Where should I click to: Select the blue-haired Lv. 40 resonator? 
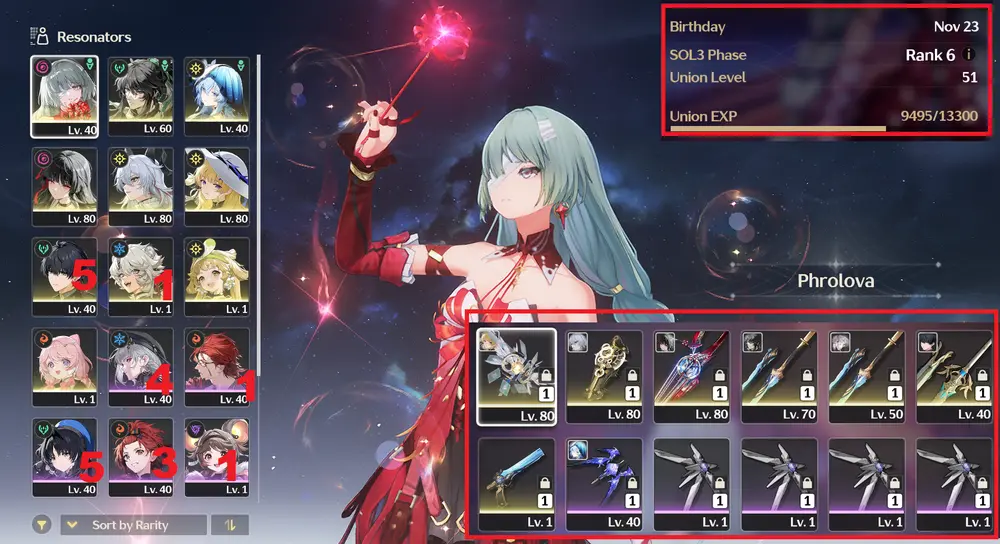[217, 96]
